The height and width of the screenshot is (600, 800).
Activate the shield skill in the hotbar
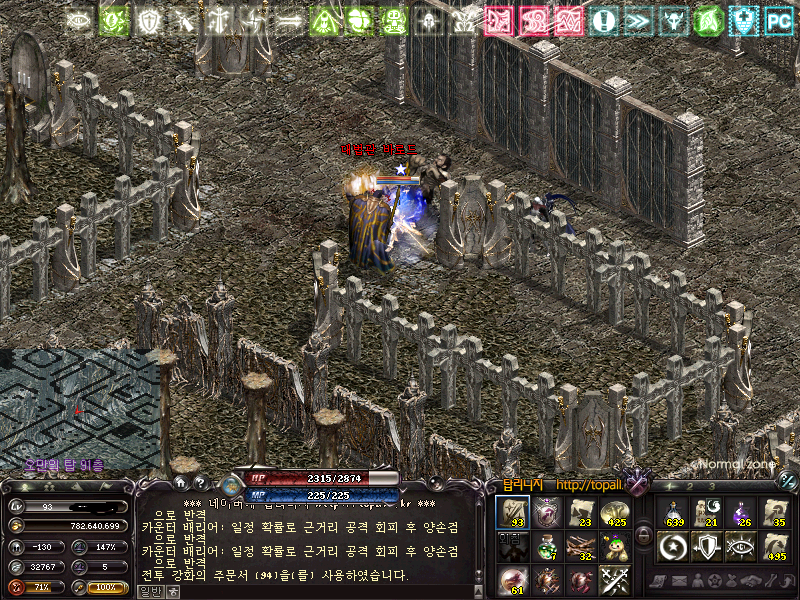point(707,546)
